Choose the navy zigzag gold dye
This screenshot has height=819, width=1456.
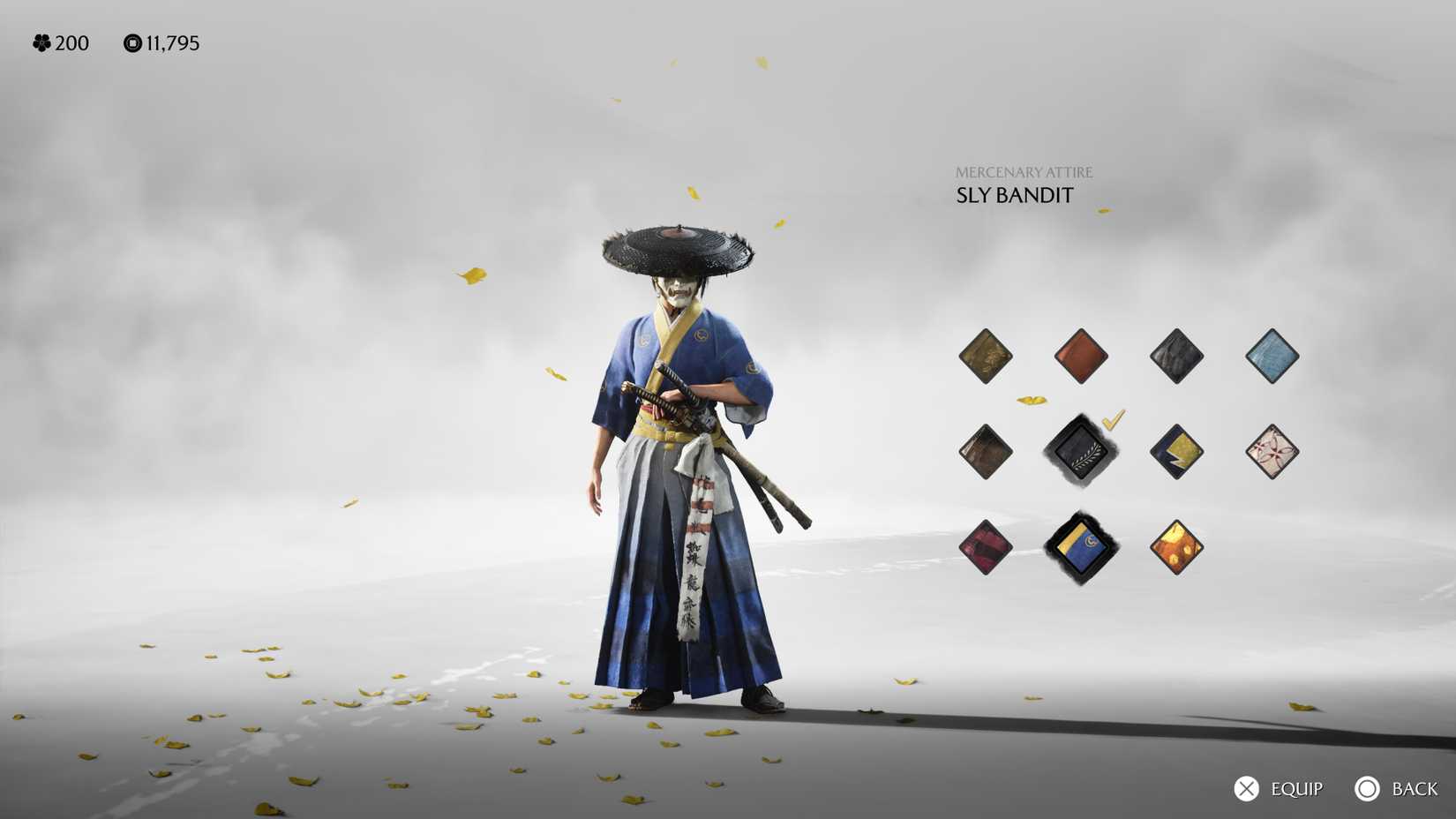coord(1176,452)
